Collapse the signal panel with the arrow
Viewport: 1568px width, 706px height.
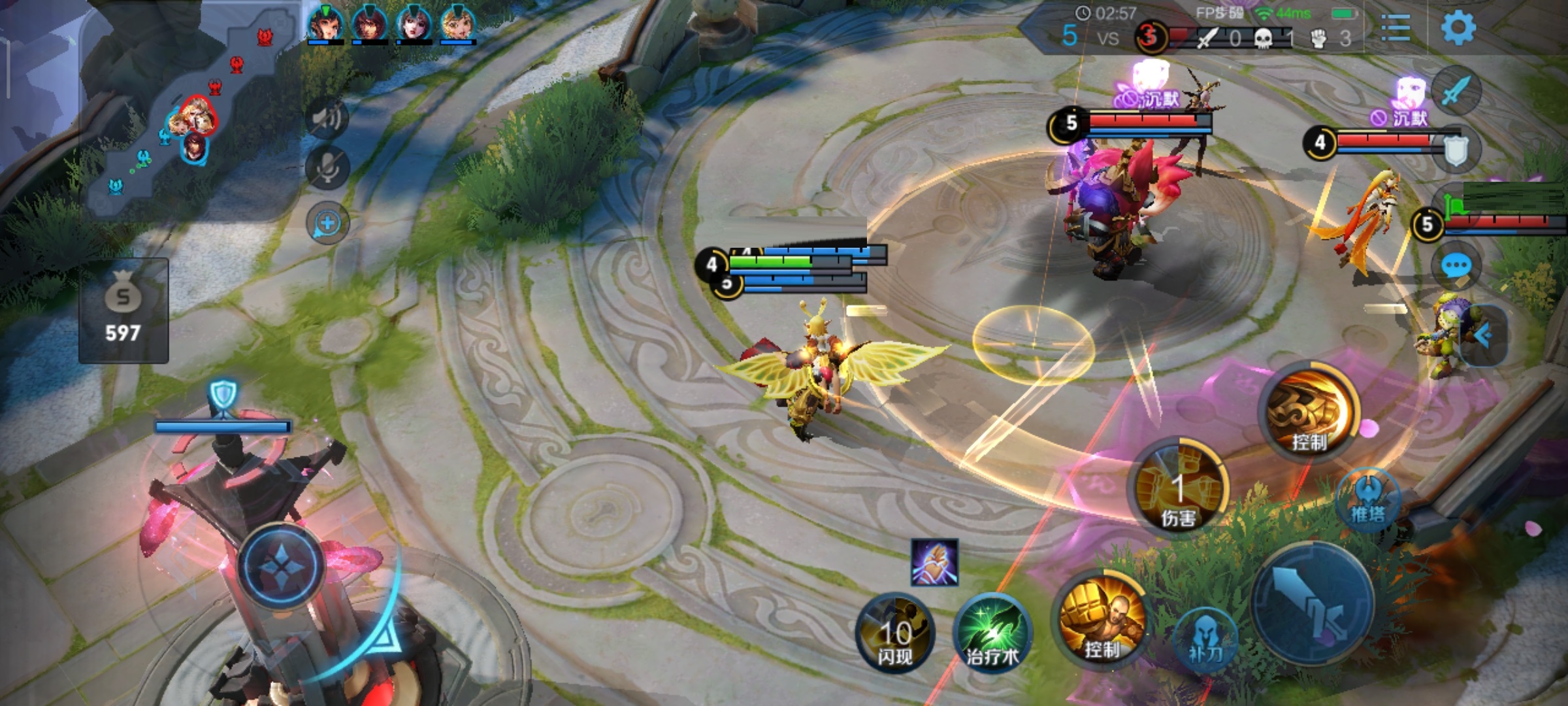click(x=1484, y=336)
